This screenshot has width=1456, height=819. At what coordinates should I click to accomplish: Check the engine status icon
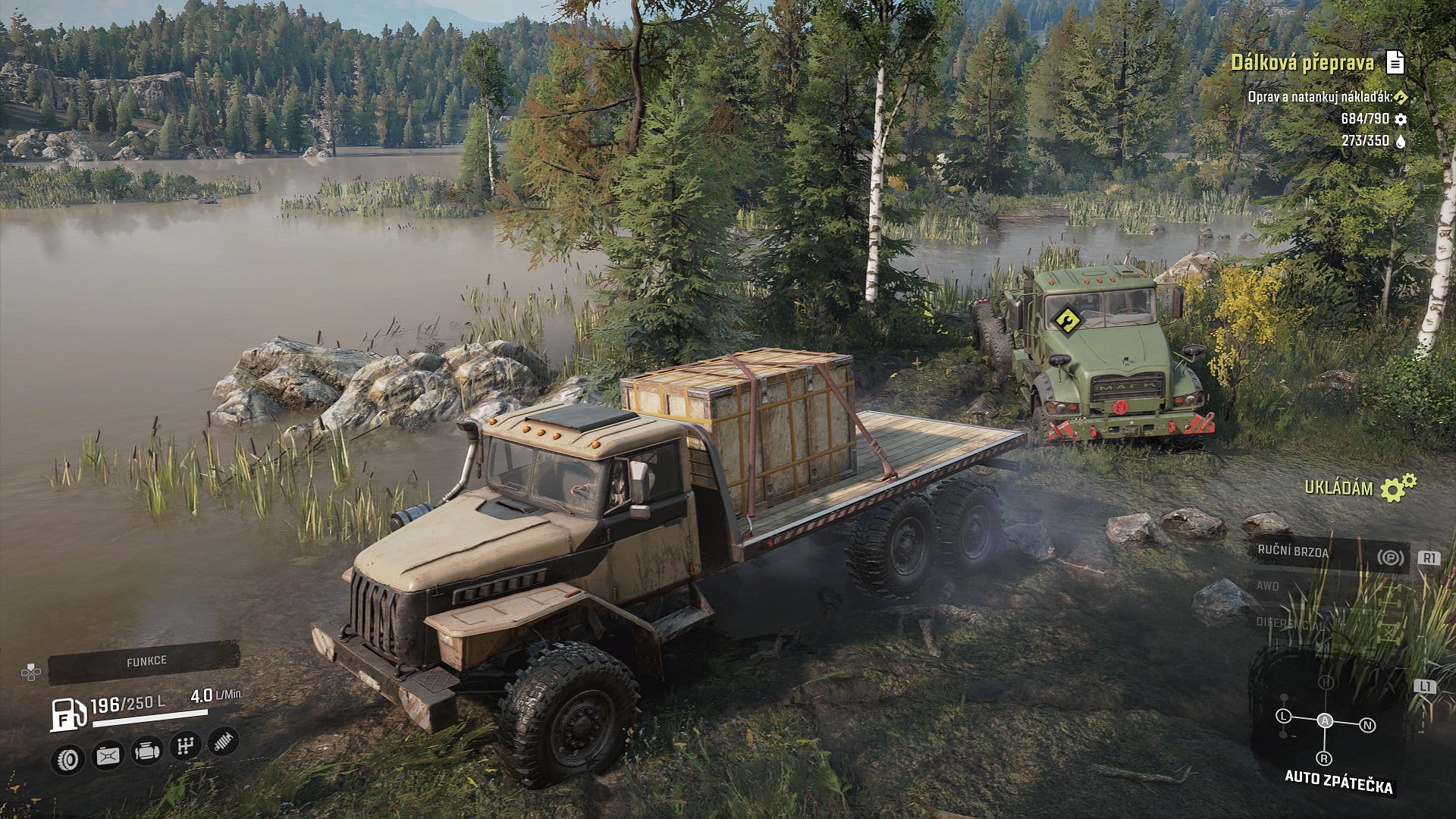(x=146, y=751)
